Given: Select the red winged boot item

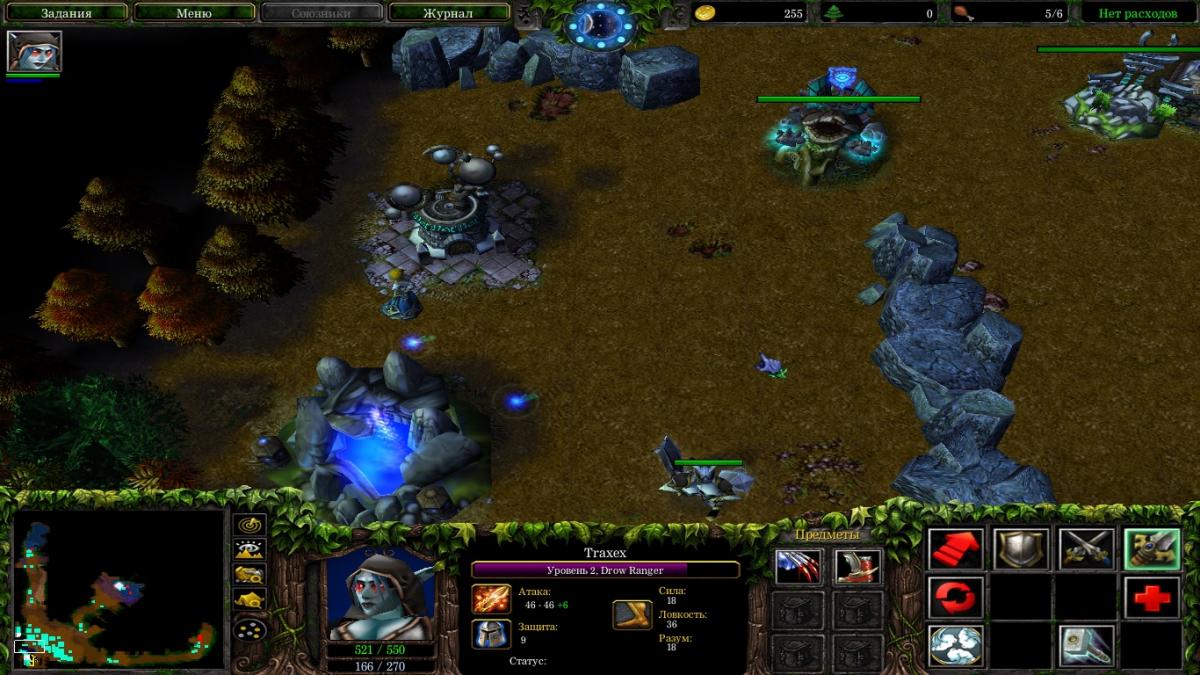Looking at the screenshot, I should coord(857,566).
